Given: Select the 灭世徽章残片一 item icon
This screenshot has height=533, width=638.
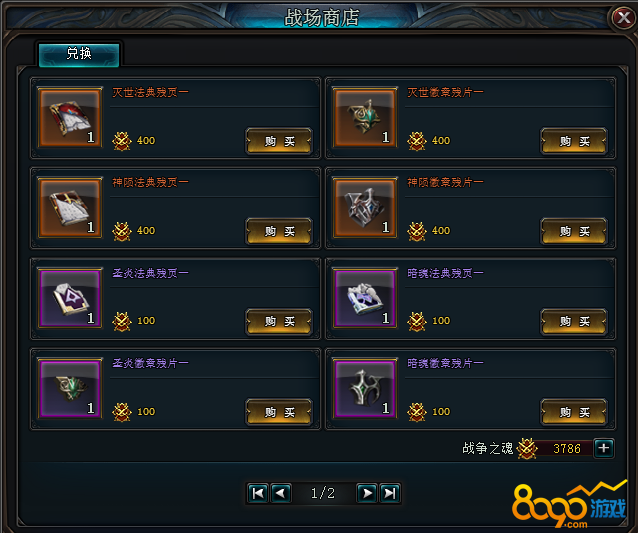Looking at the screenshot, I should click(x=365, y=118).
